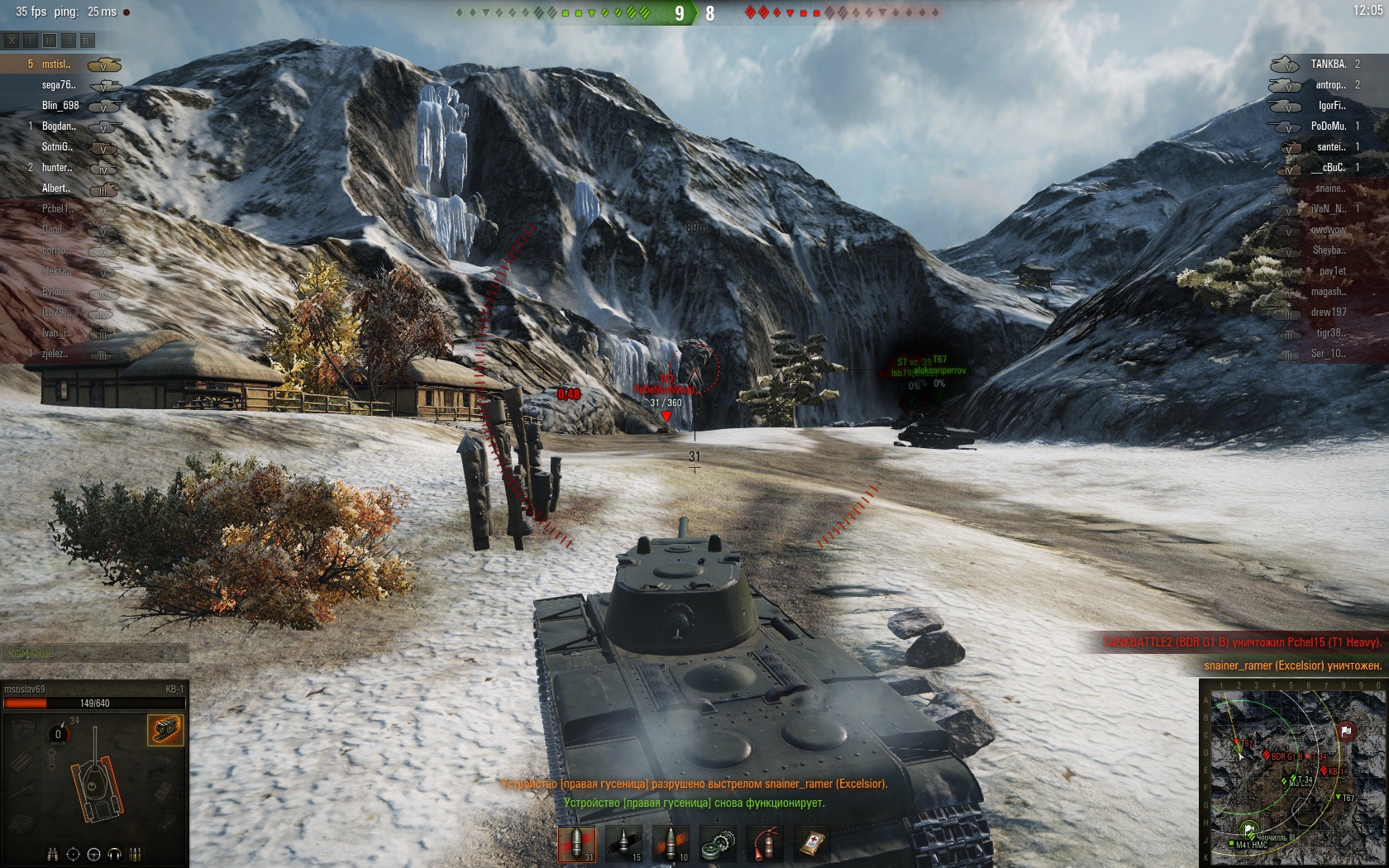Use the first aid kit consumable
The width and height of the screenshot is (1389, 868).
pyautogui.click(x=812, y=843)
